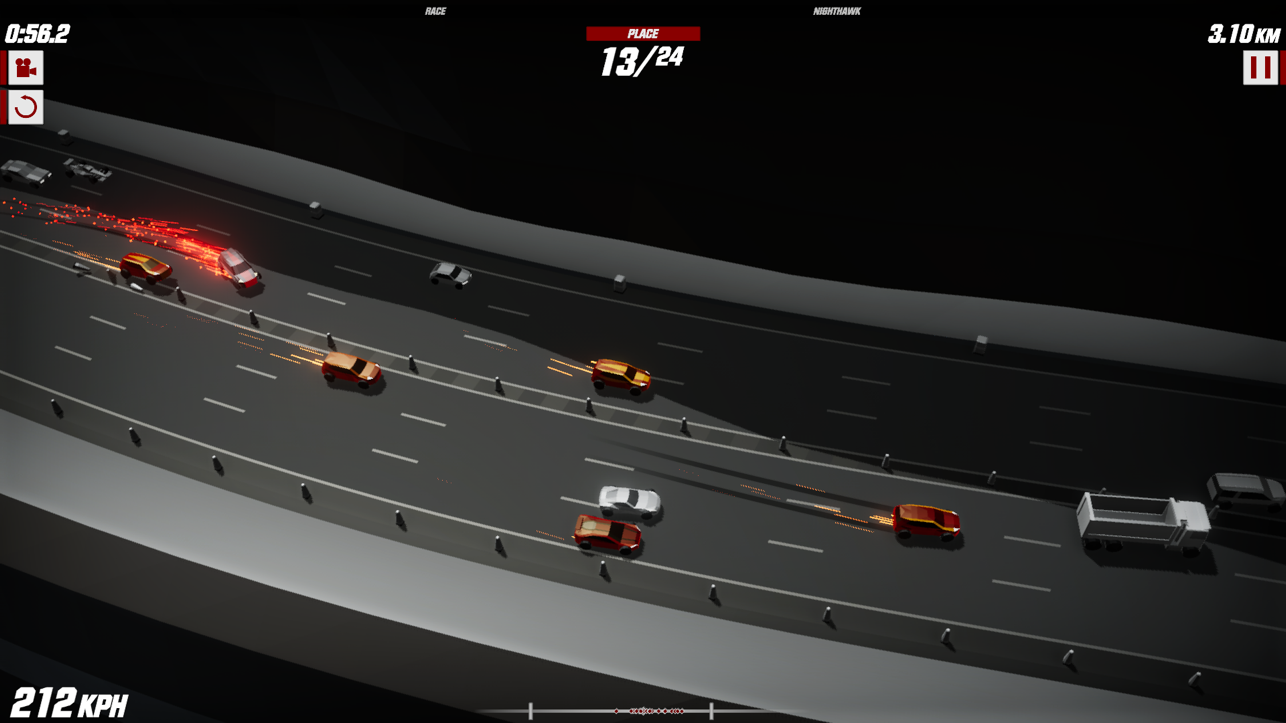The image size is (1286, 723).
Task: Click the red PLACE banner icon
Action: tap(645, 33)
